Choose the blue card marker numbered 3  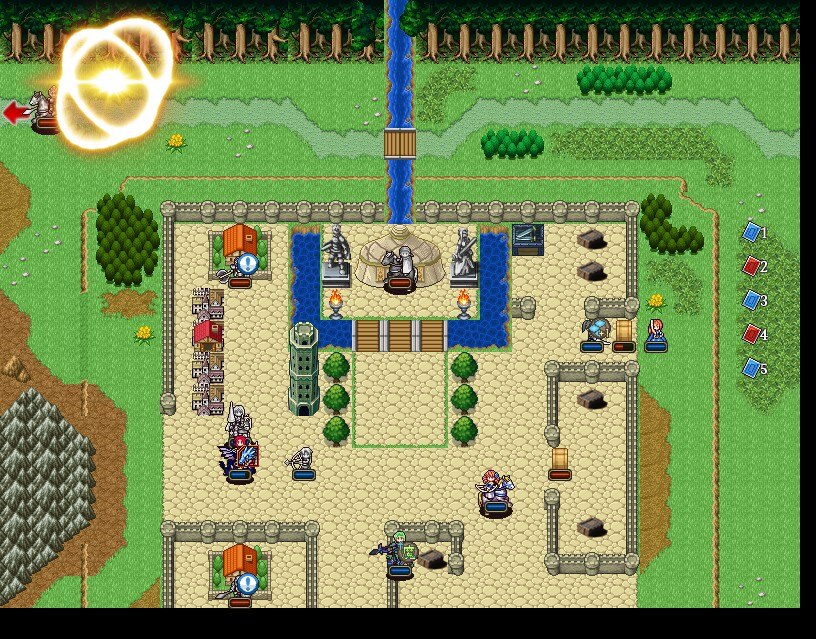pyautogui.click(x=752, y=300)
